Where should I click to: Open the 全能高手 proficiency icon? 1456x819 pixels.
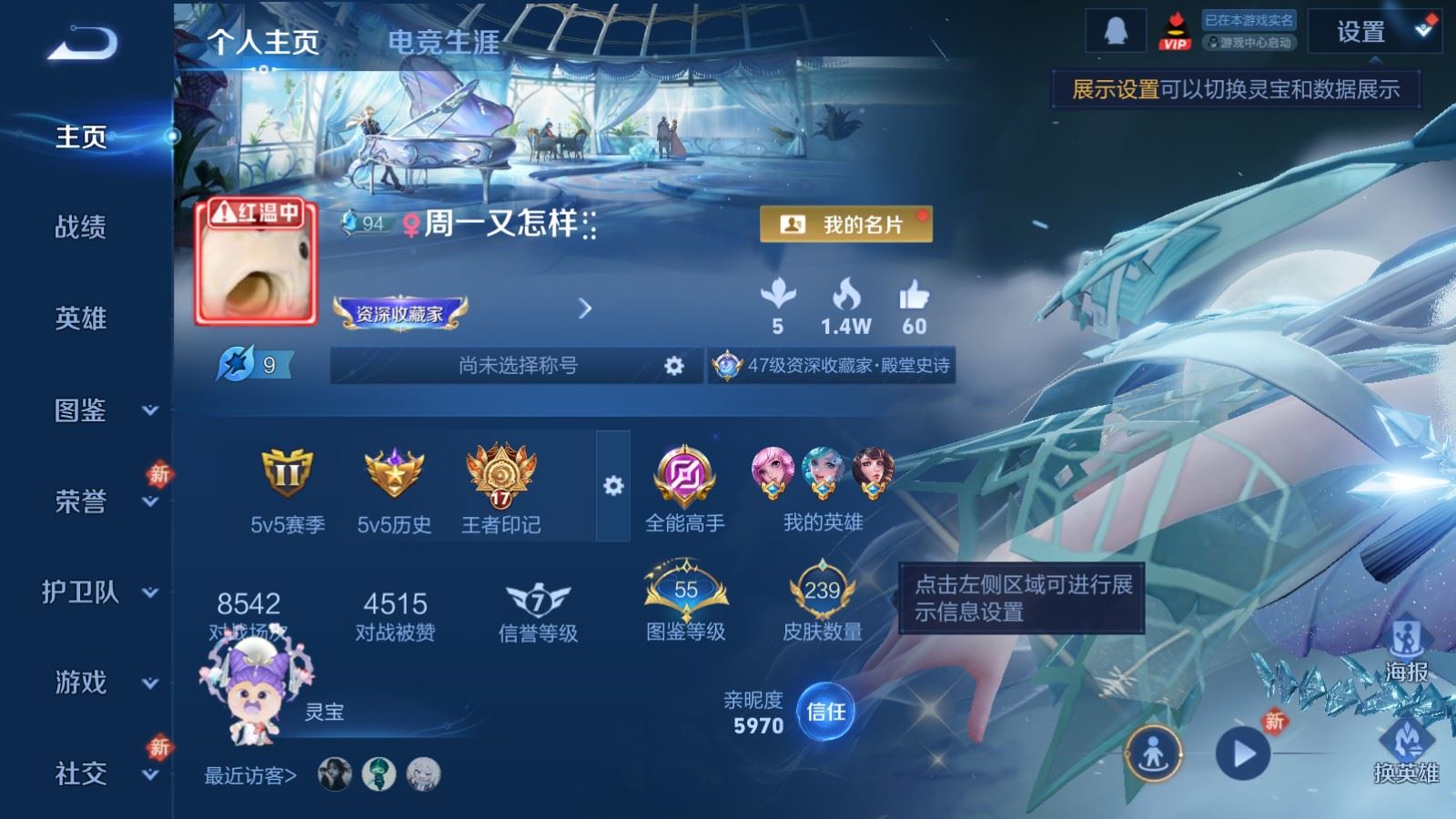(x=682, y=475)
